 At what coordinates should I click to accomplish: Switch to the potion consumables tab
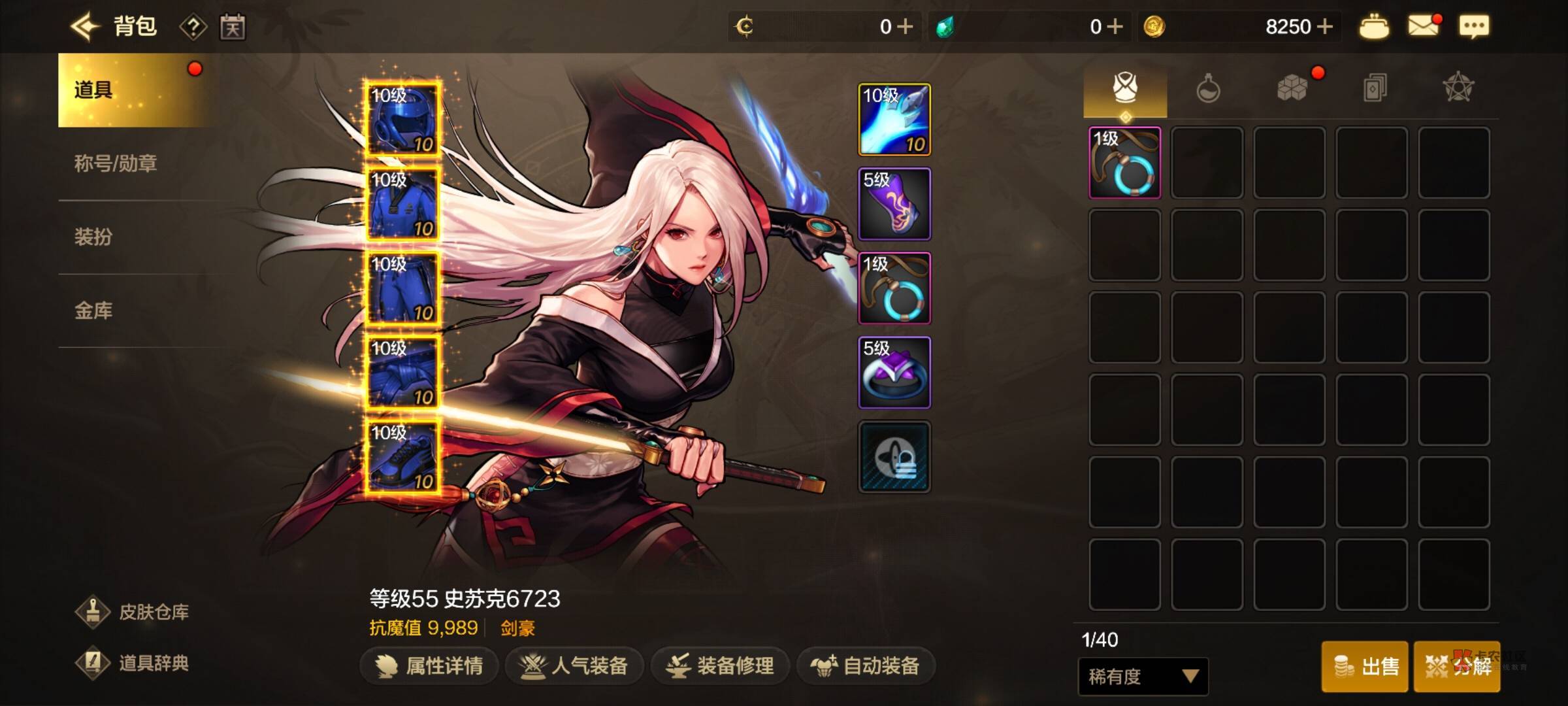pos(1208,88)
